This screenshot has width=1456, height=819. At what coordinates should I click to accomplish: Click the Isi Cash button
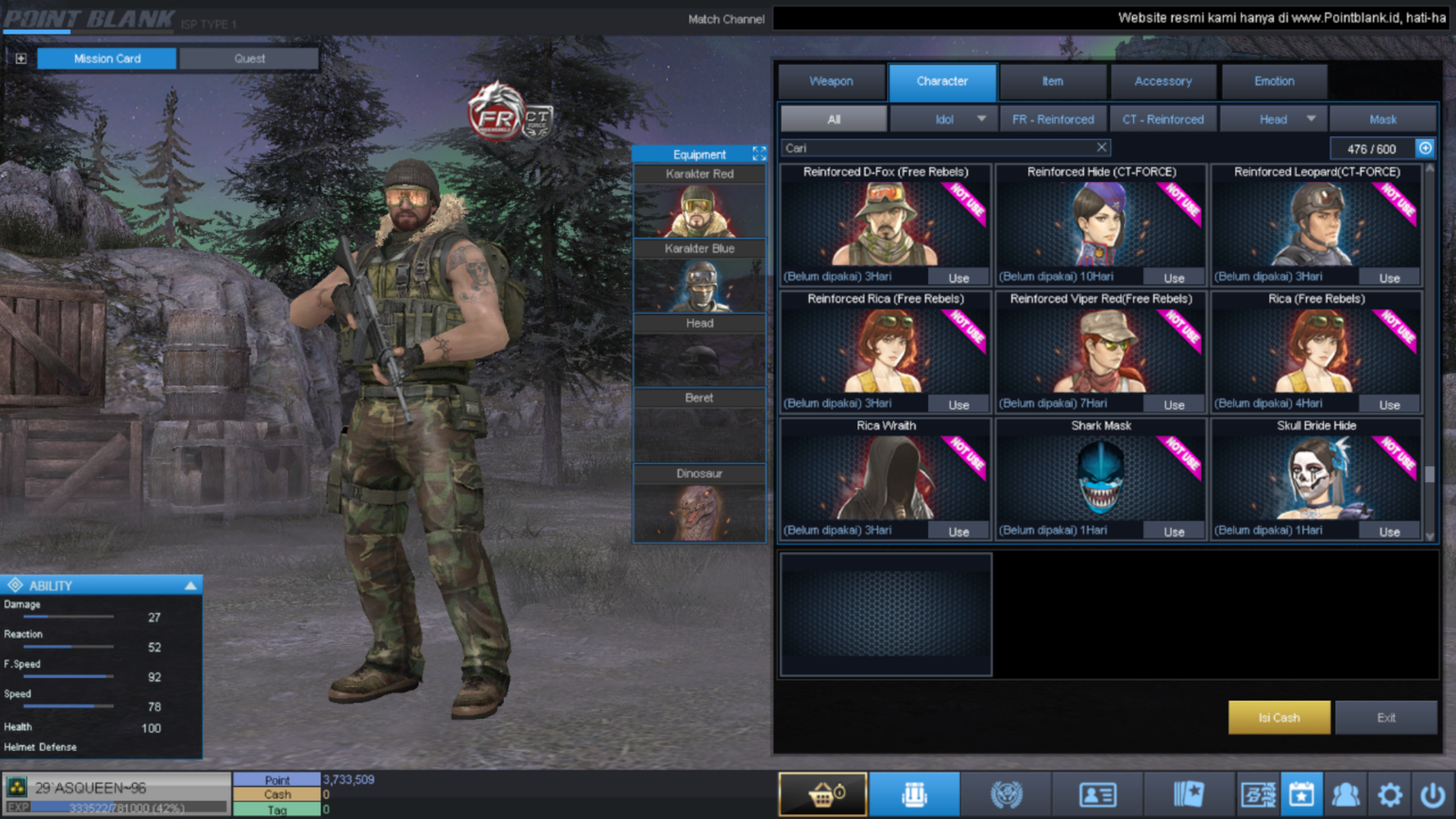(x=1279, y=717)
